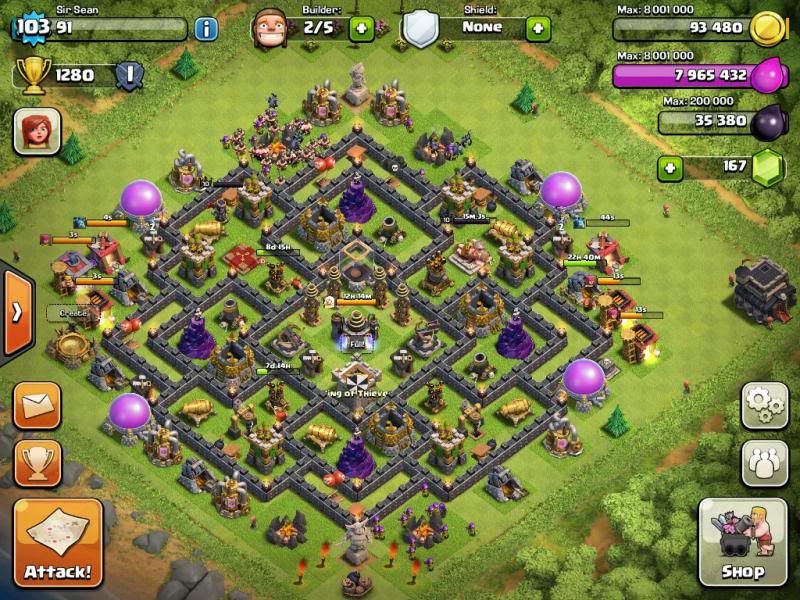Select the level 103 experience badge
Viewport: 800px width, 600px height.
click(x=32, y=25)
